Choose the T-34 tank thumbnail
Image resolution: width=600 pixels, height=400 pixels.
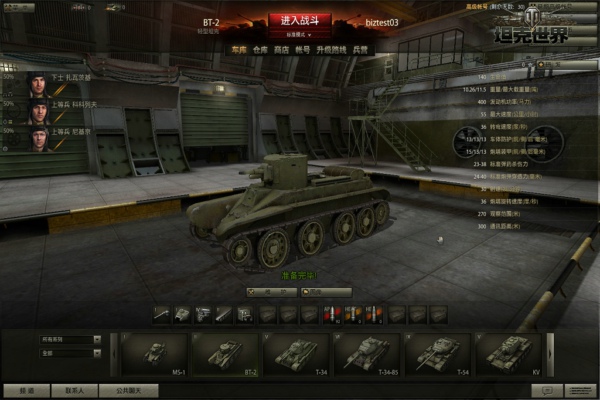point(296,354)
